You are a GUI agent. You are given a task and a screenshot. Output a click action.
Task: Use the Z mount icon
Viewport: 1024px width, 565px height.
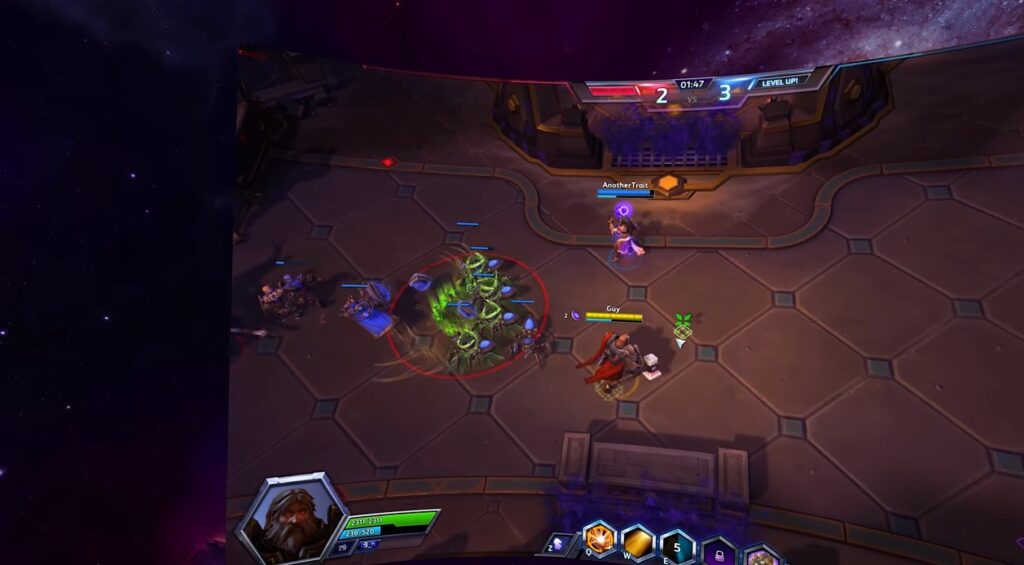(559, 545)
